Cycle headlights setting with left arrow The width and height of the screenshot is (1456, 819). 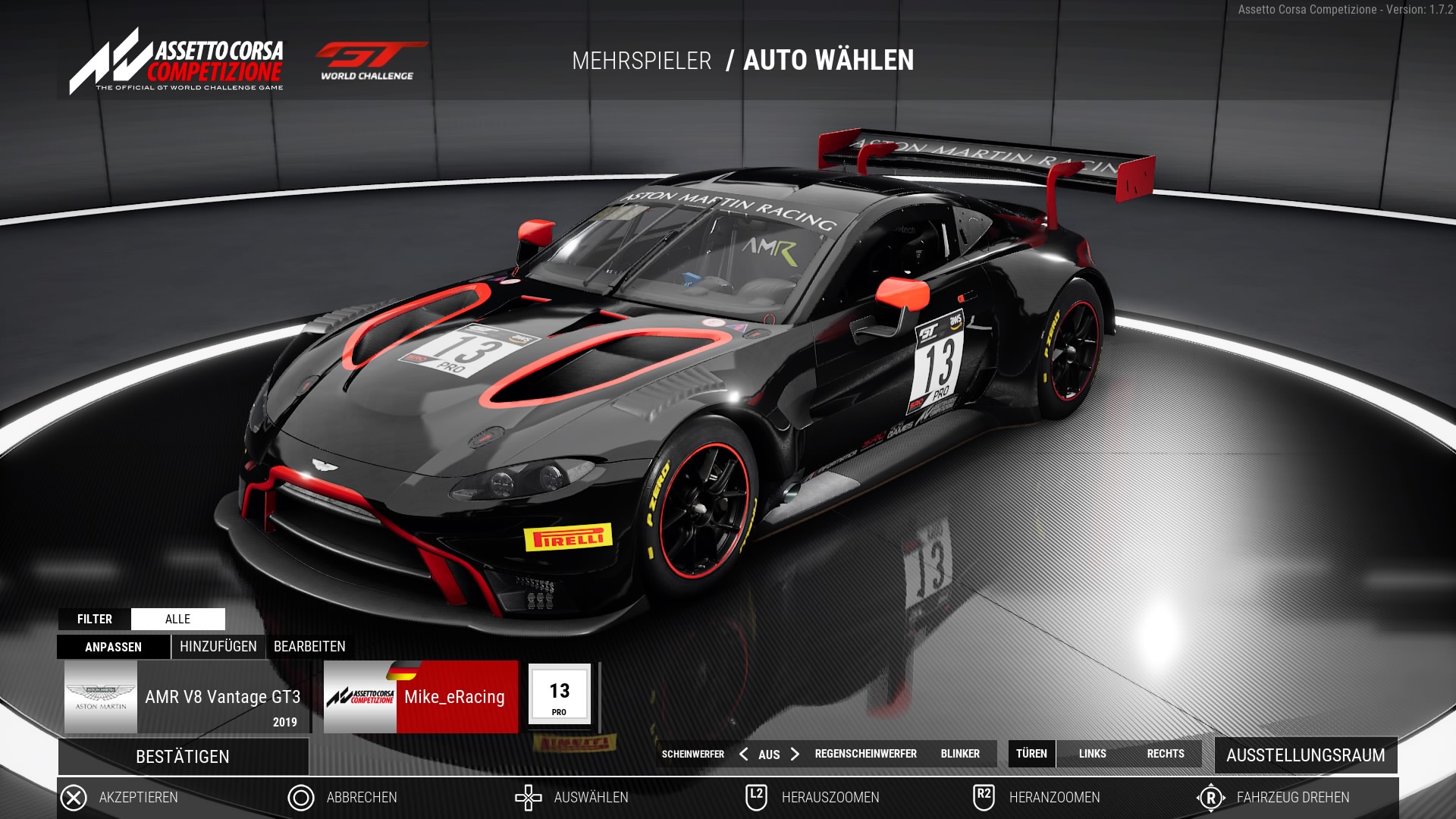pyautogui.click(x=743, y=754)
